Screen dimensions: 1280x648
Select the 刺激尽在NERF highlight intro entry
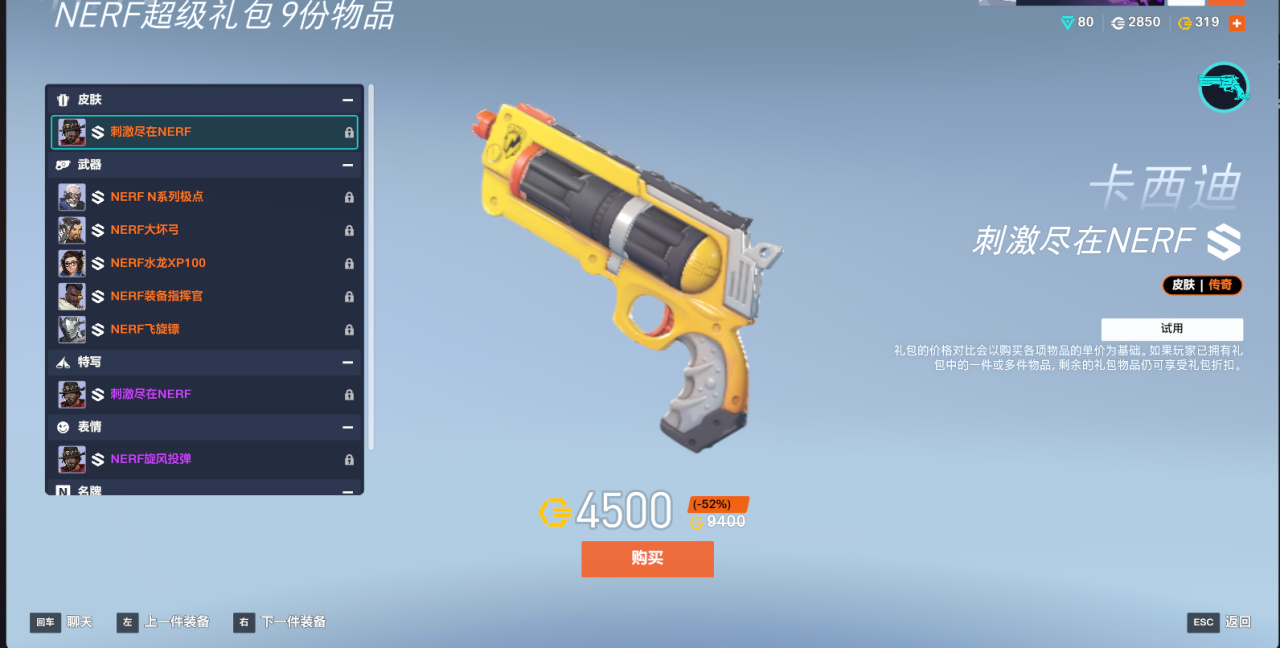(x=204, y=394)
